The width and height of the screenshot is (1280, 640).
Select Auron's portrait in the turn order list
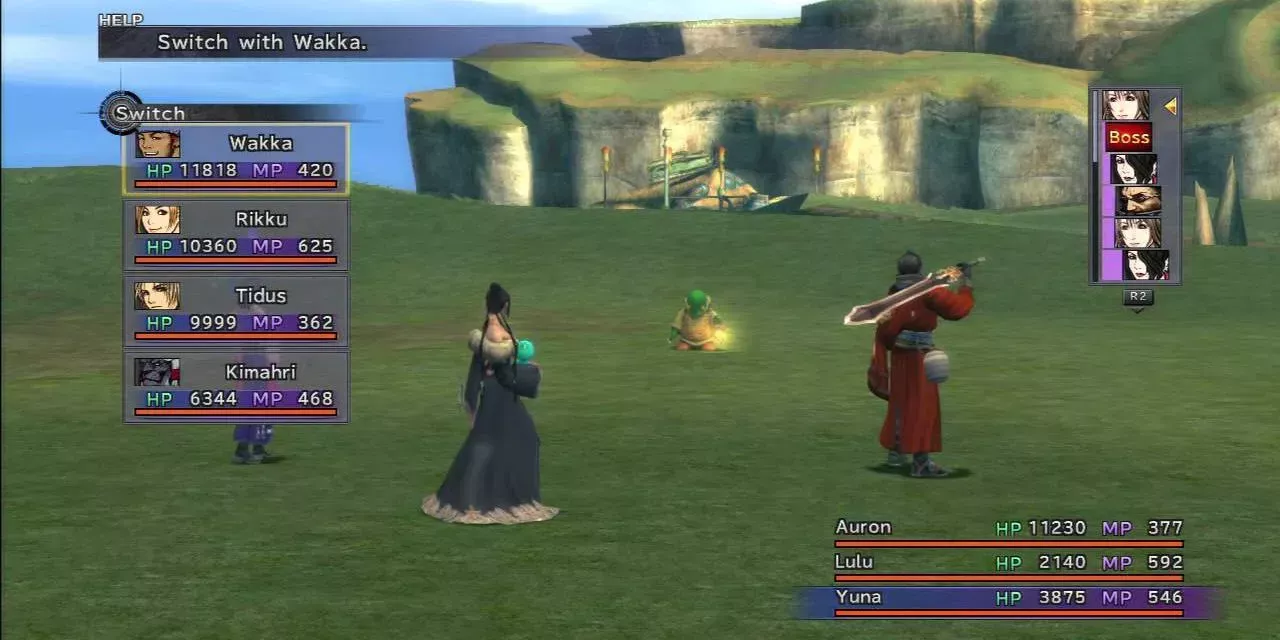(1138, 200)
